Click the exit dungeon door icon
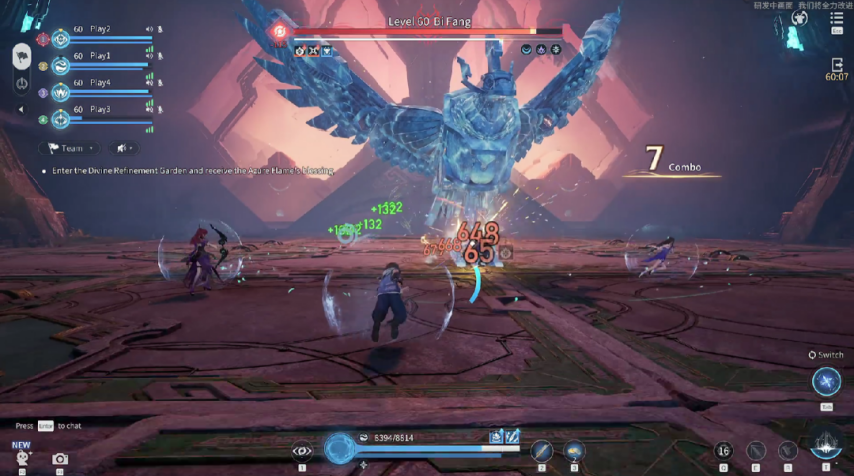 837,64
